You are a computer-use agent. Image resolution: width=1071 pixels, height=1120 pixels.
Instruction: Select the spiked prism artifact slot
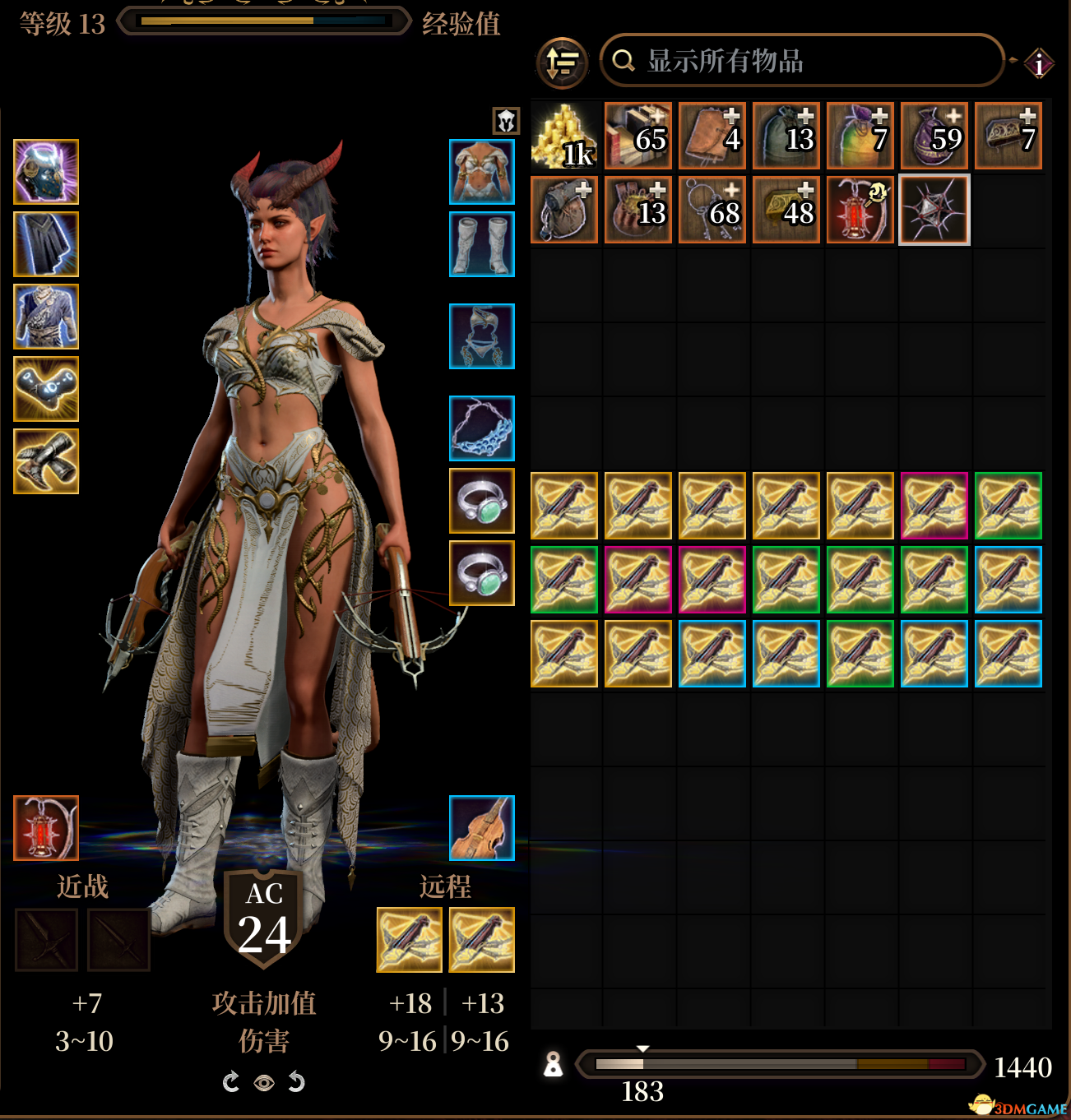934,211
